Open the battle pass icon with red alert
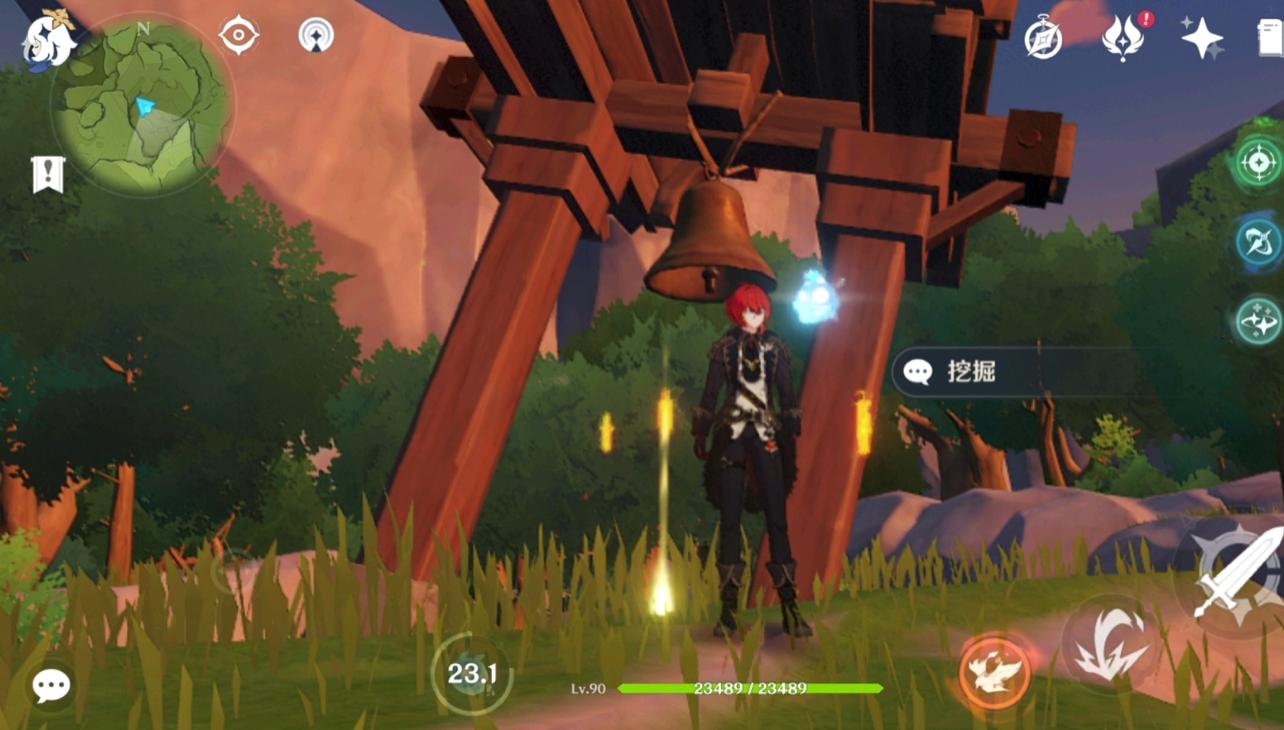 (x=1124, y=39)
